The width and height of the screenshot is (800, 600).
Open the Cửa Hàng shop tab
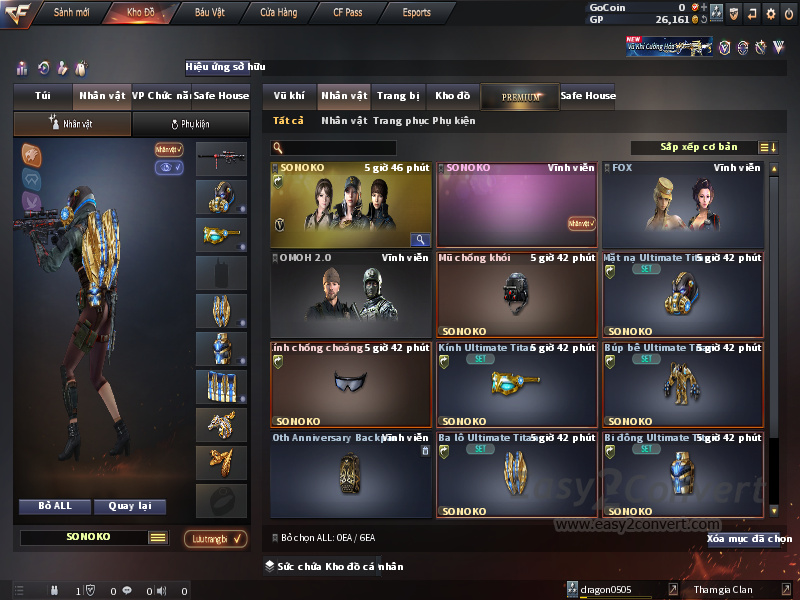278,13
